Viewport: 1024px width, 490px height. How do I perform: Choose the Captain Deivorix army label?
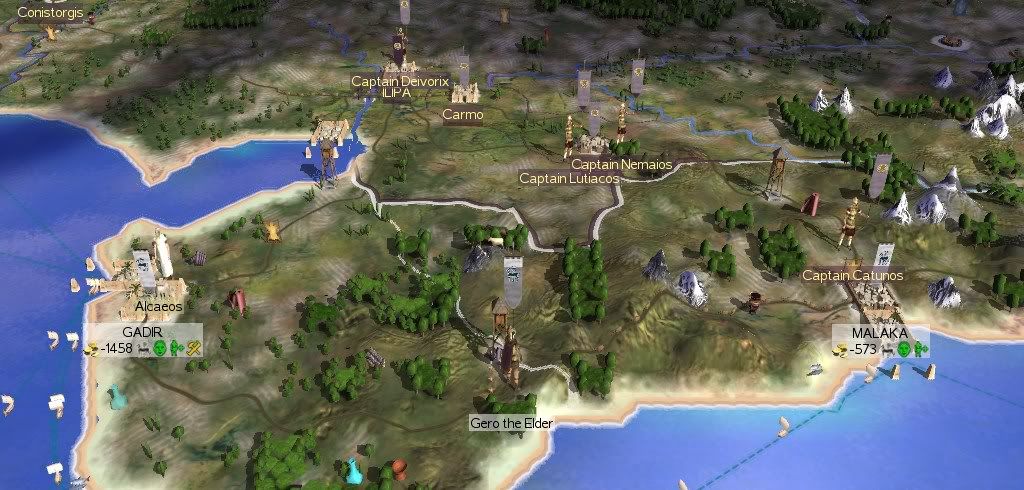(x=396, y=80)
